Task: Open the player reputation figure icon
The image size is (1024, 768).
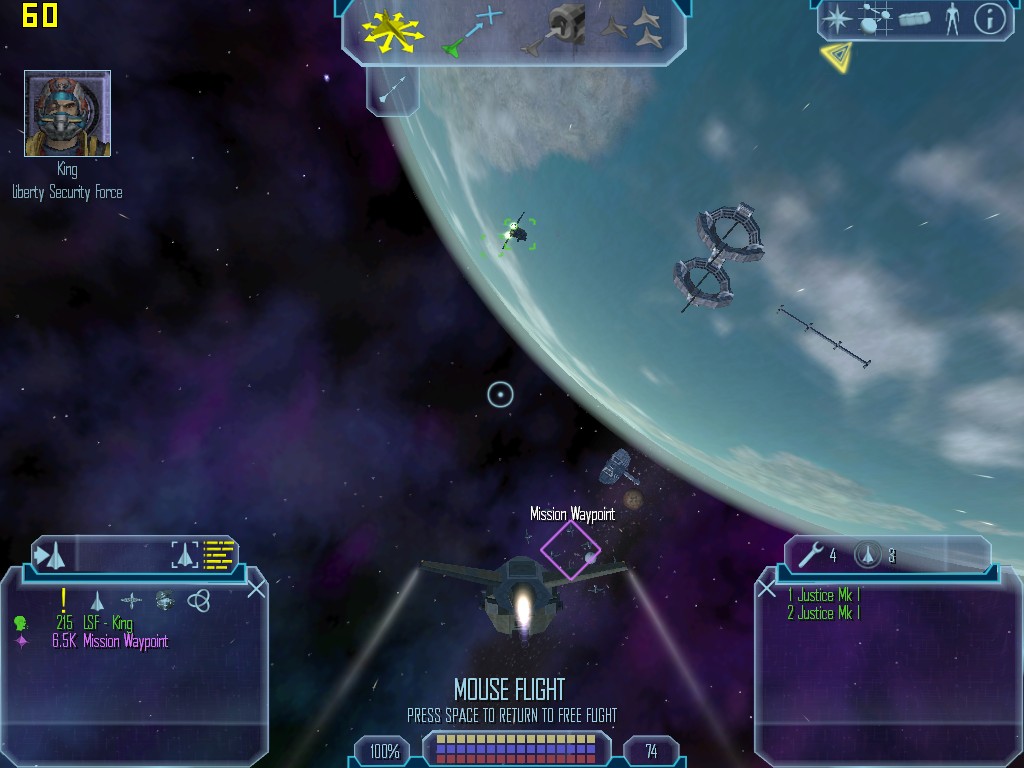Action: (x=952, y=19)
